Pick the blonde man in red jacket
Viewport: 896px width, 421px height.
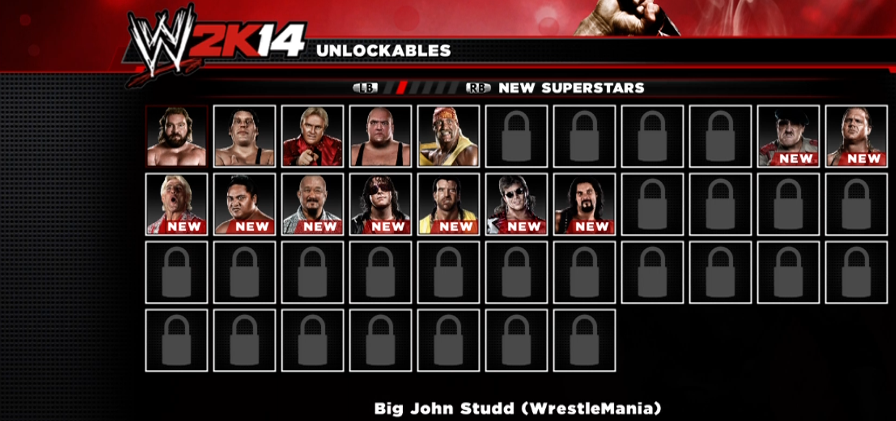pyautogui.click(x=312, y=136)
